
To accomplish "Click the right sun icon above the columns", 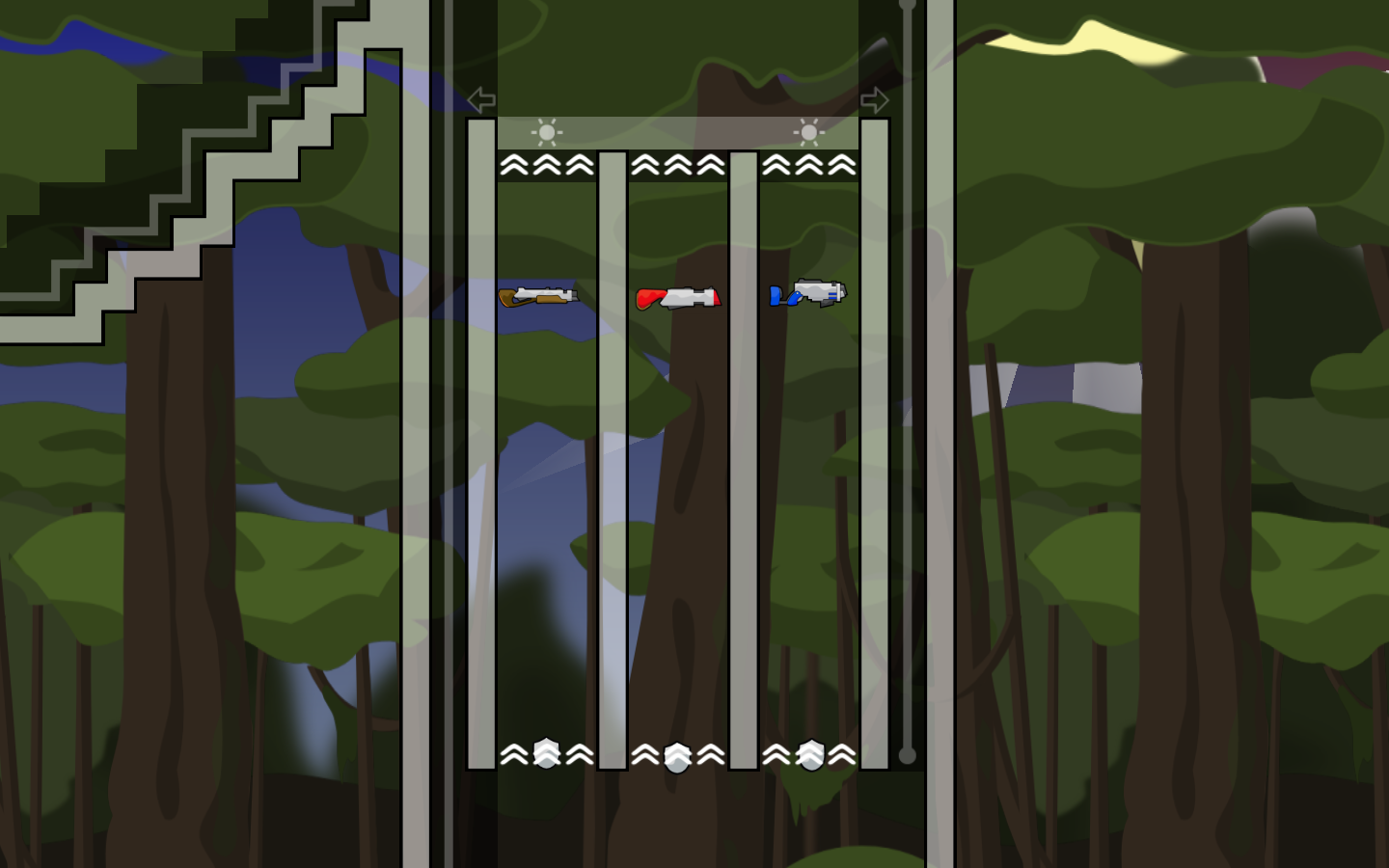I will click(x=807, y=132).
